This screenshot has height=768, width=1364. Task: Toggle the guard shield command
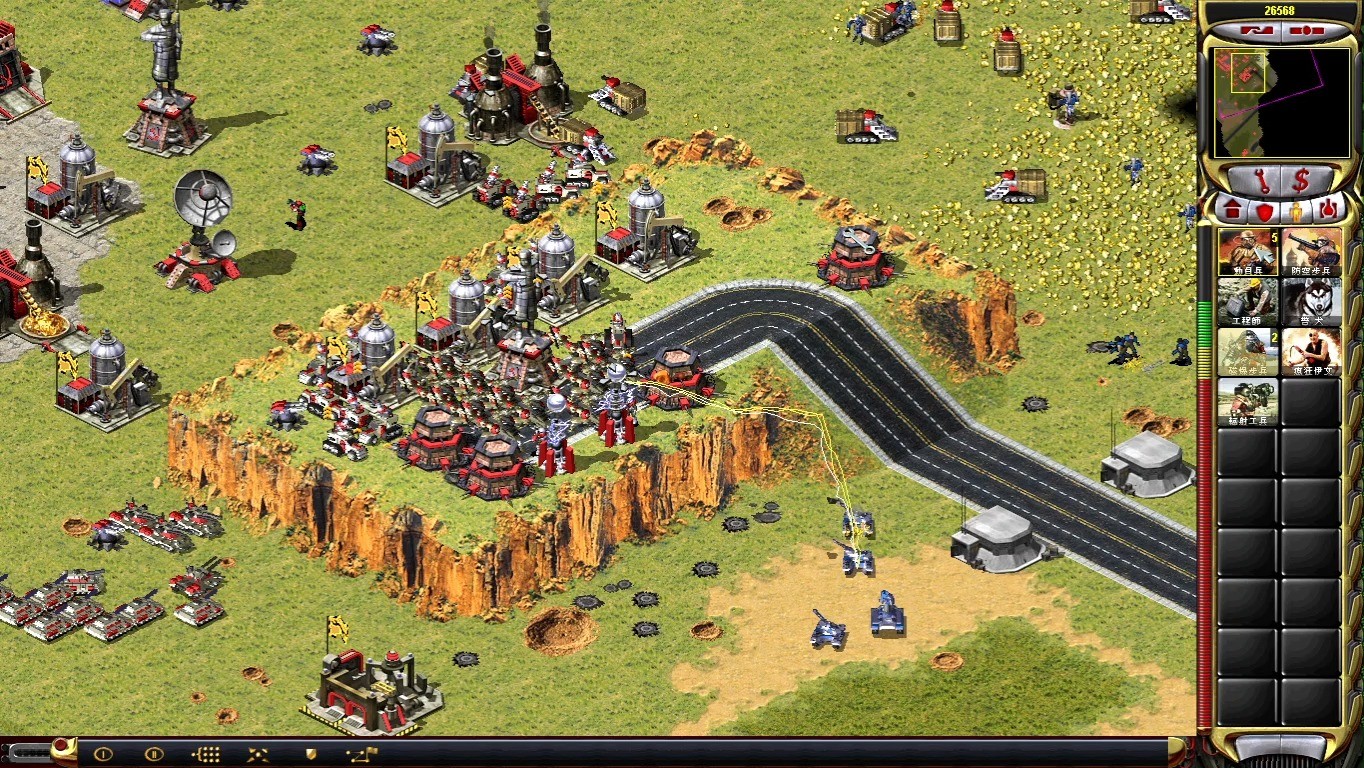click(311, 754)
